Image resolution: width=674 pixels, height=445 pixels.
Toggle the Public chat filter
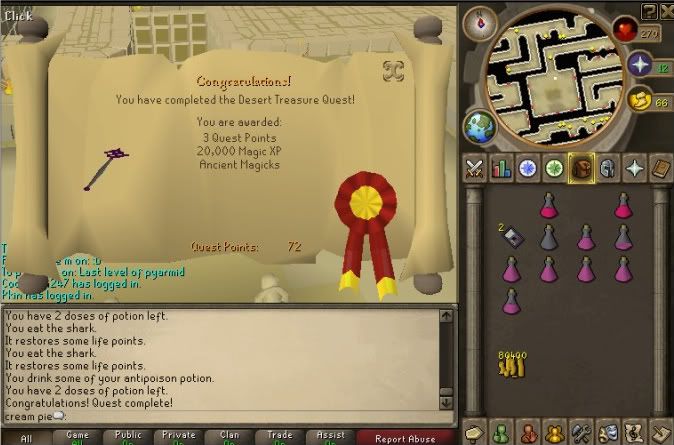[x=129, y=437]
